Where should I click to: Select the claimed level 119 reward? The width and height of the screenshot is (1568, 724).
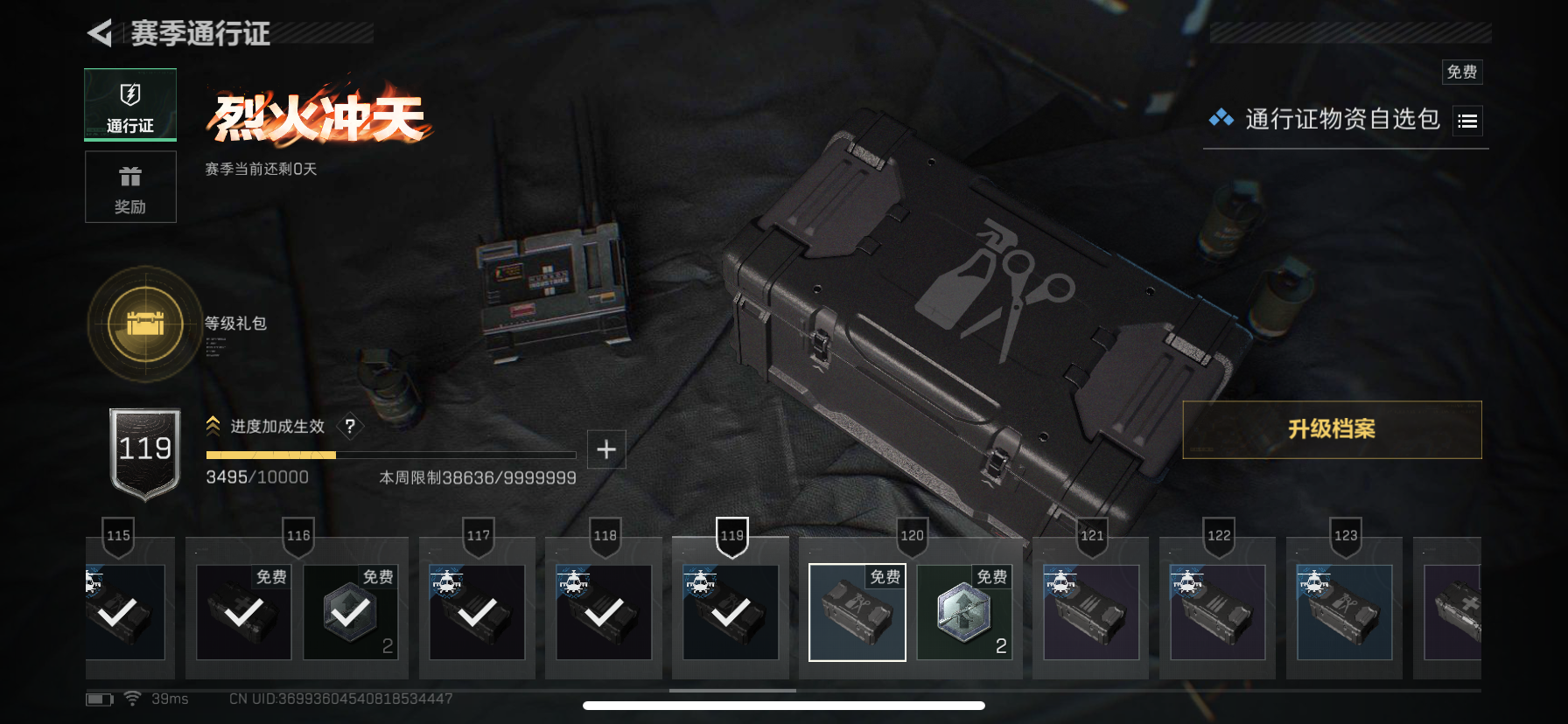point(731,612)
